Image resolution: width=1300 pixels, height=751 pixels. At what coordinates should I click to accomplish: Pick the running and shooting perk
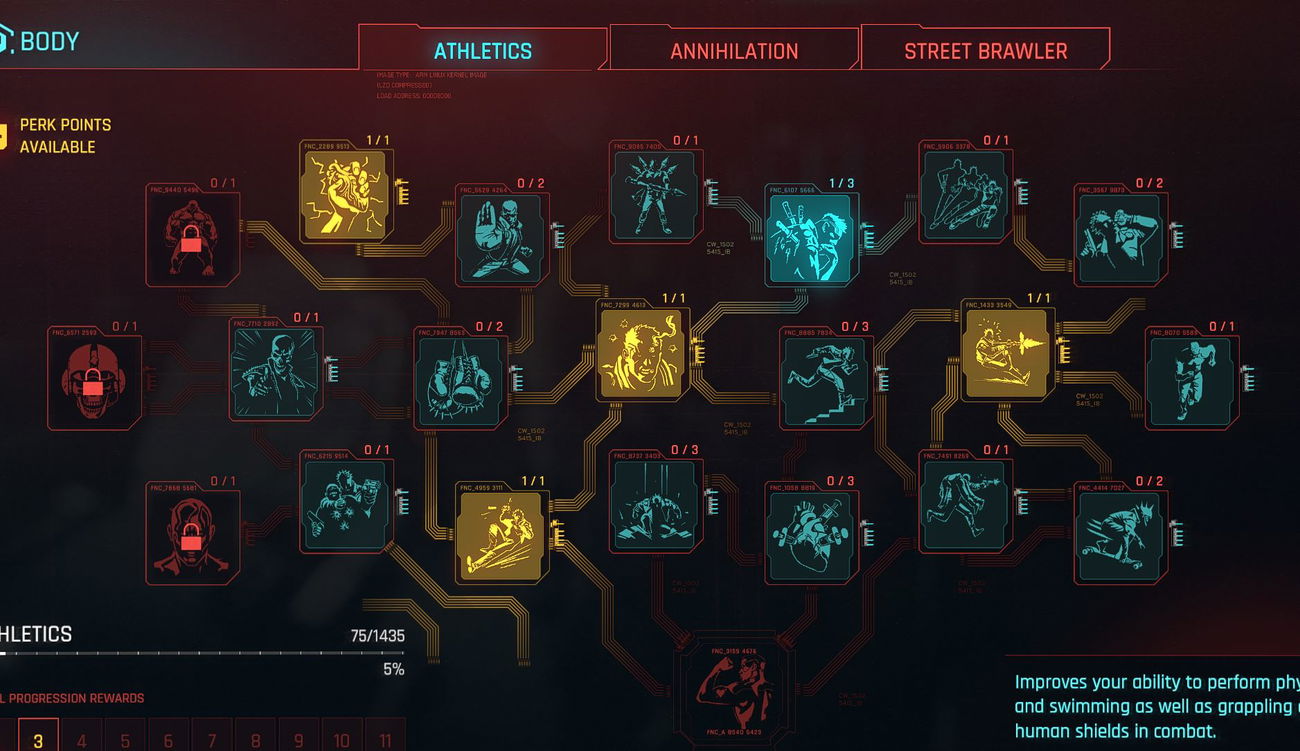pos(964,504)
